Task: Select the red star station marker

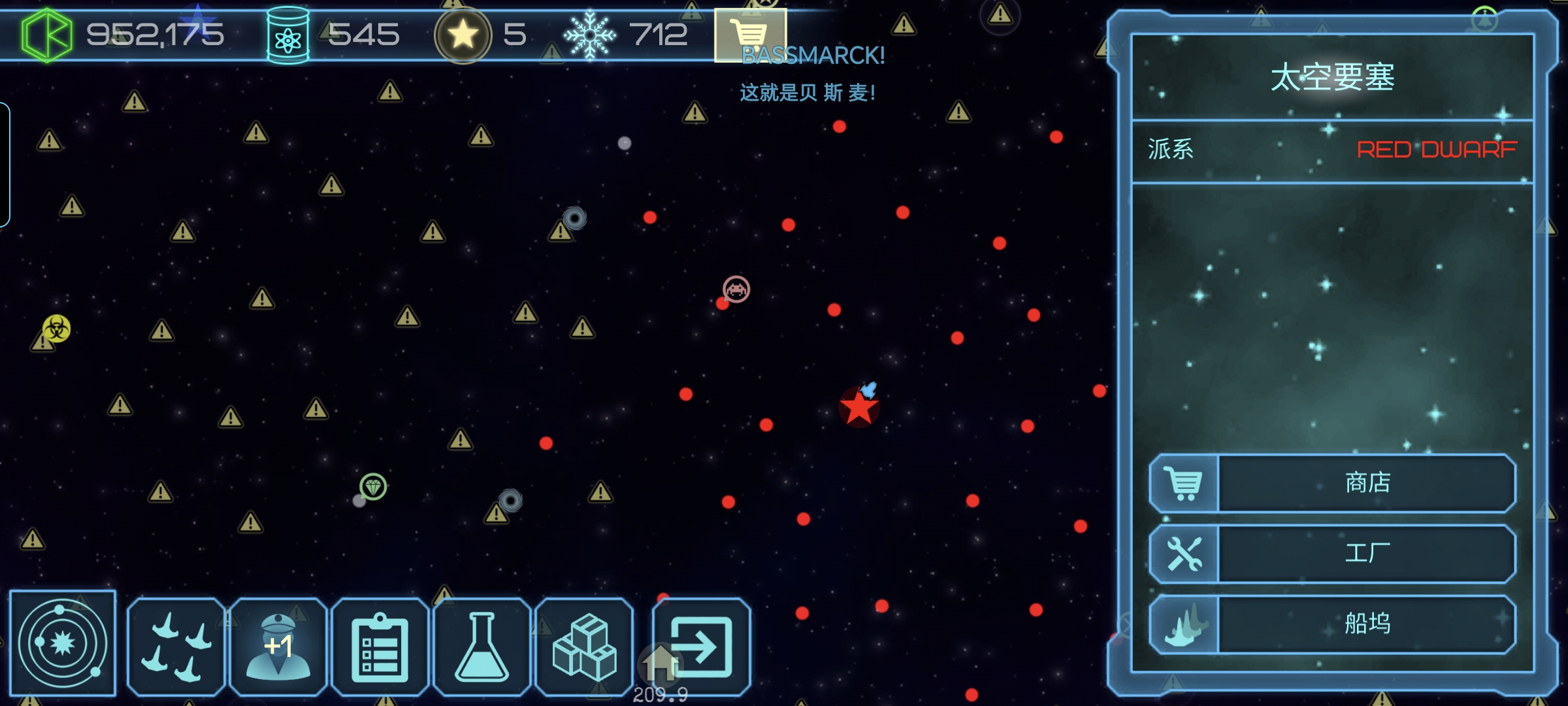Action: coord(858,408)
